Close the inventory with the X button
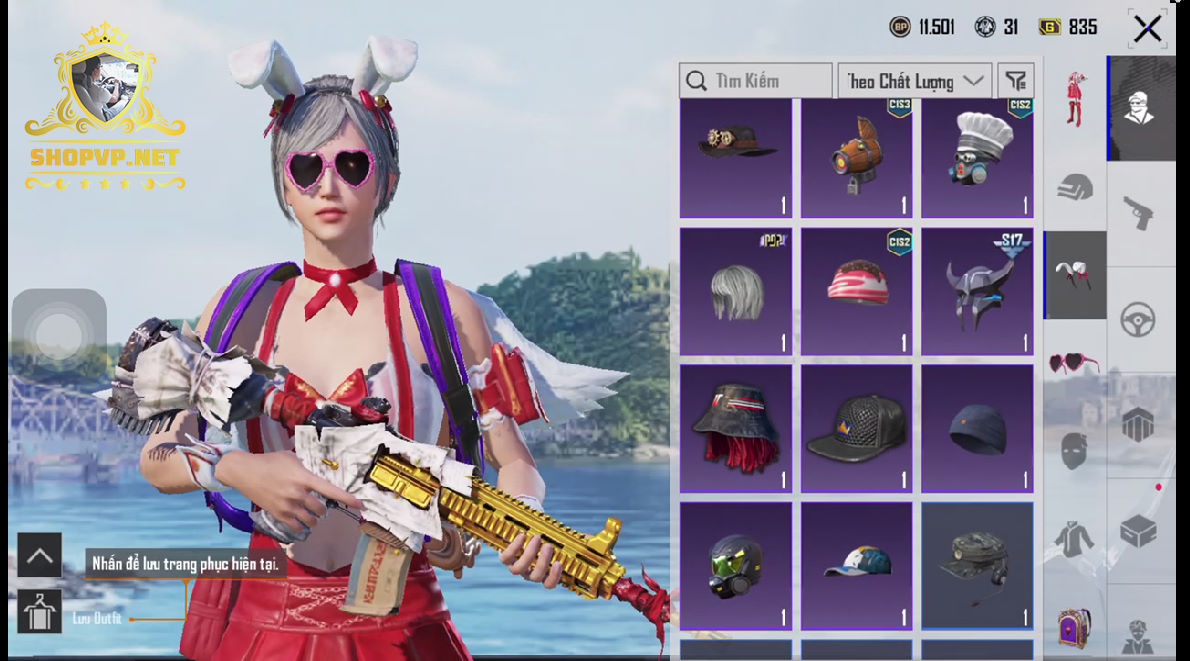Image resolution: width=1190 pixels, height=661 pixels. point(1147,28)
